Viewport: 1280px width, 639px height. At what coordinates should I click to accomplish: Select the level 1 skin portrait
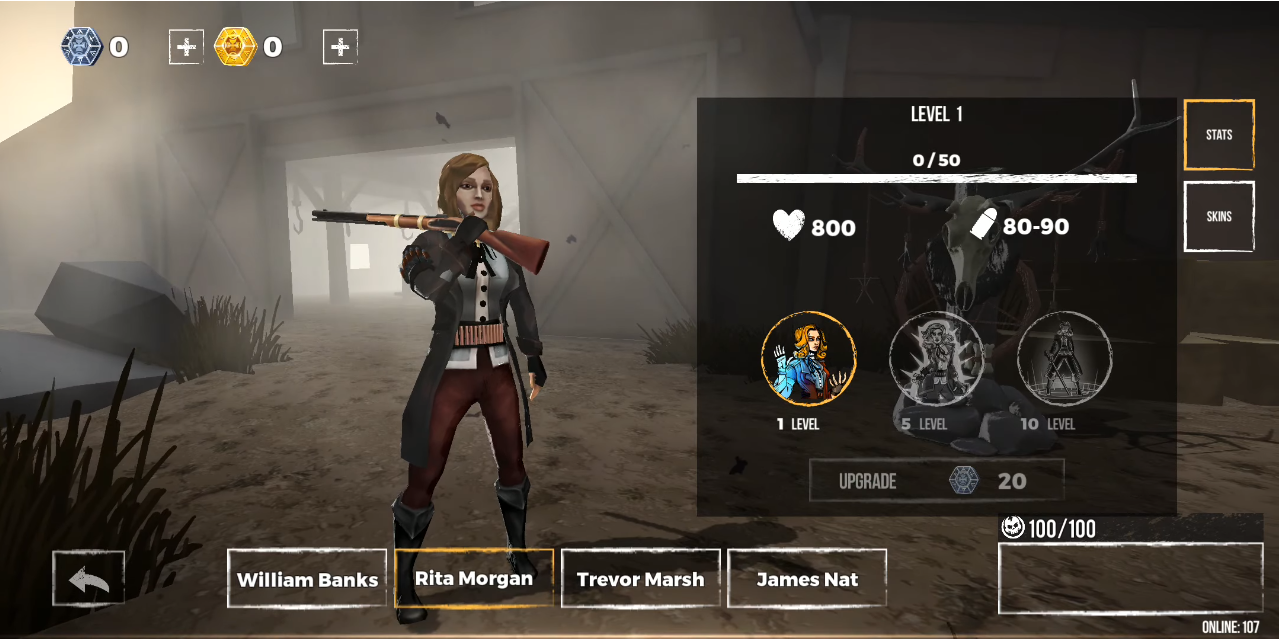coord(808,359)
